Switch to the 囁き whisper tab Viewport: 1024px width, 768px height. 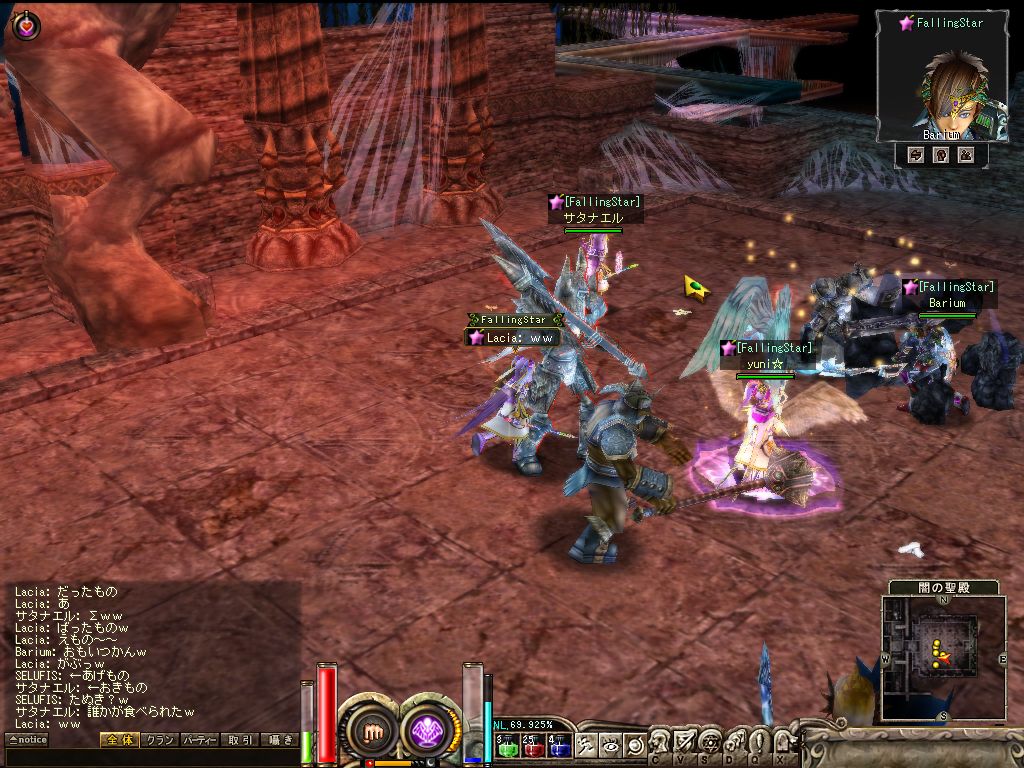click(279, 740)
